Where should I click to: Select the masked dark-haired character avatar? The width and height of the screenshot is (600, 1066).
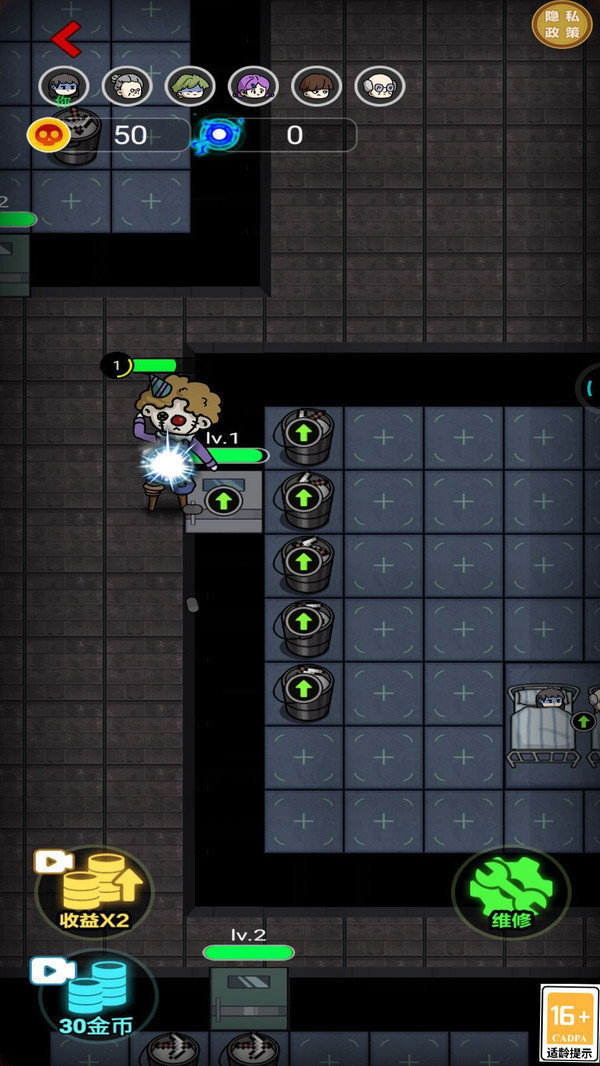pos(64,87)
